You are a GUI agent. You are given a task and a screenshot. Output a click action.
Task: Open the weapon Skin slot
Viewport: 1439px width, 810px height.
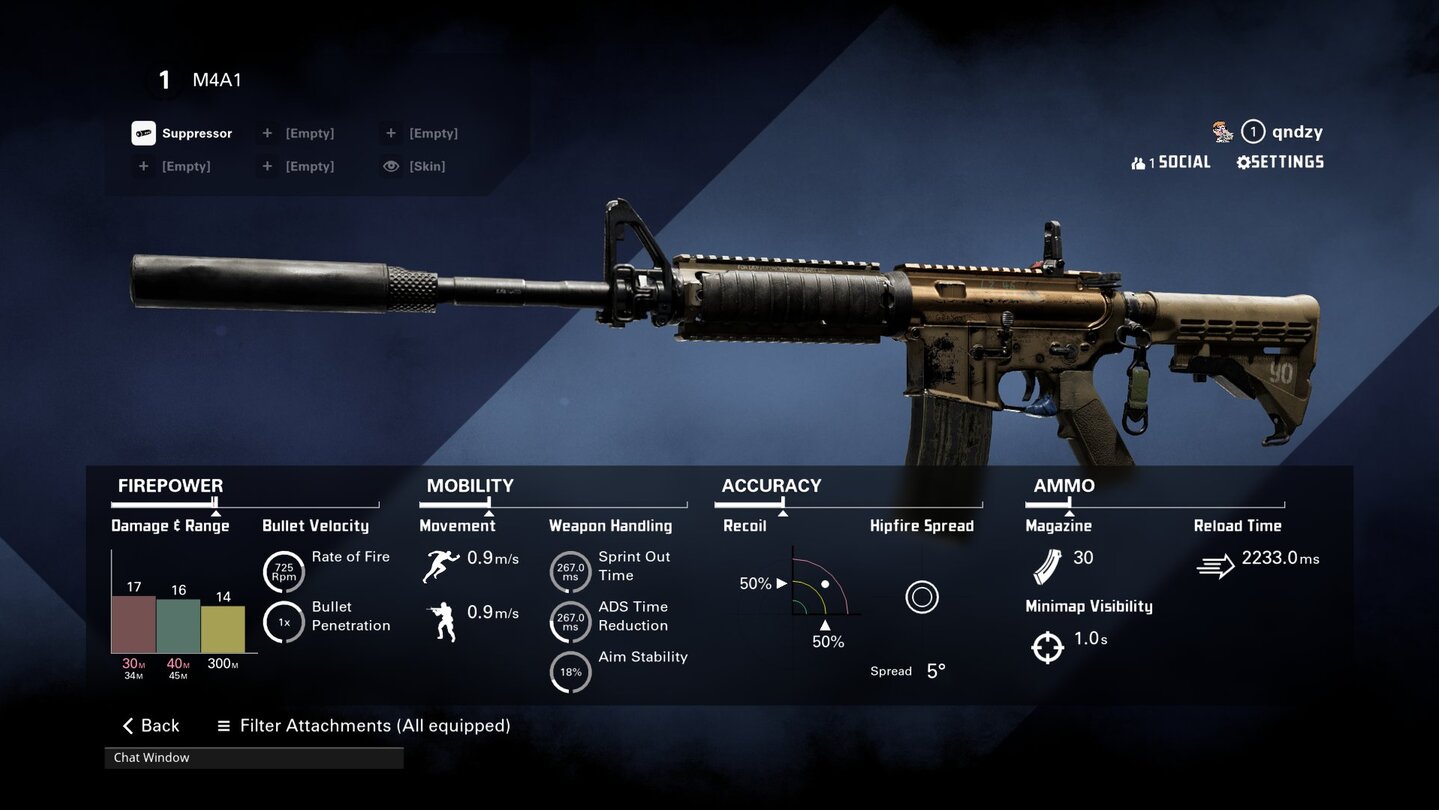(x=415, y=166)
